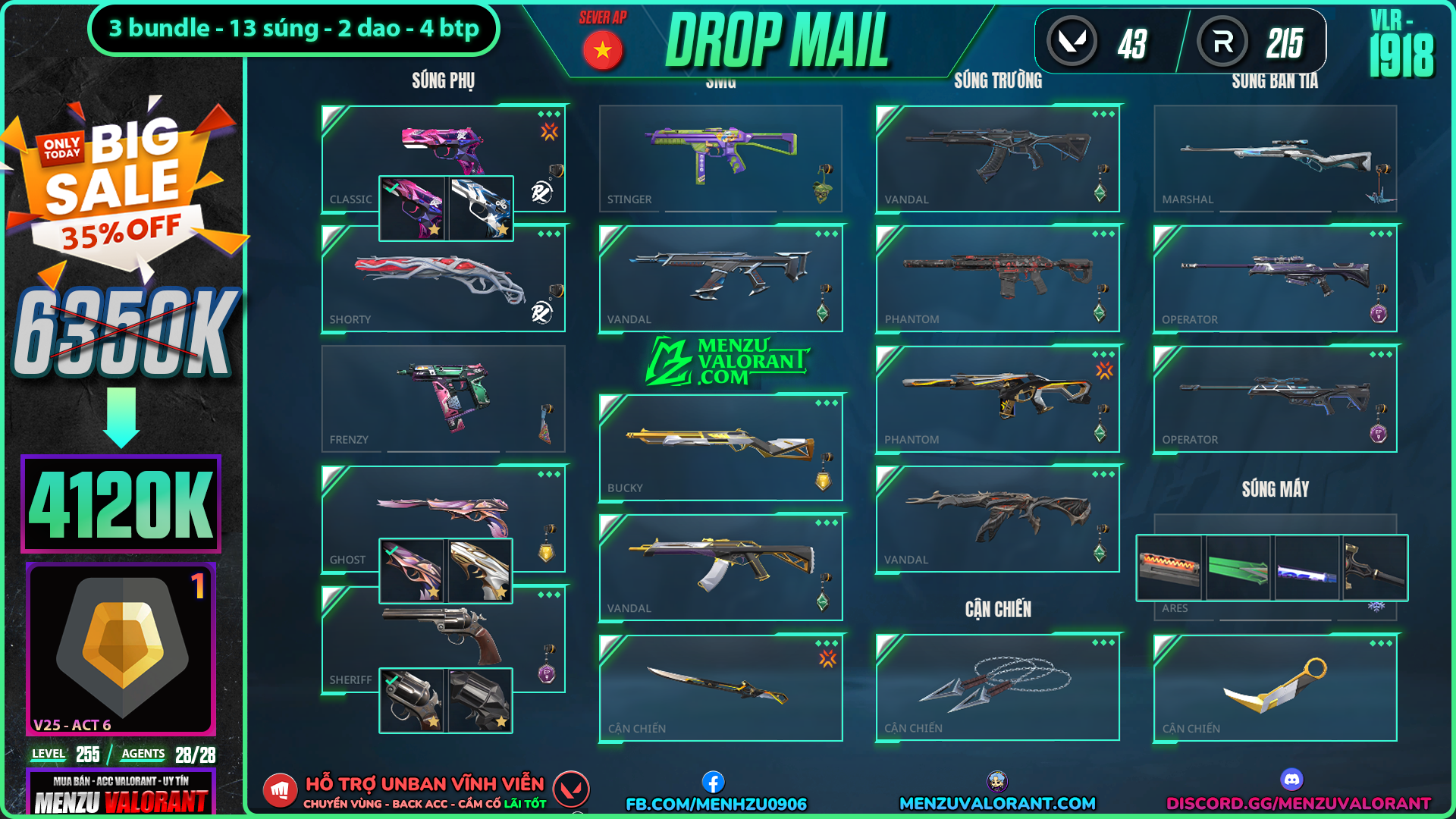Screen dimensions: 1456x819
Task: Choose the gold Bucky shotgun card
Action: click(x=720, y=447)
